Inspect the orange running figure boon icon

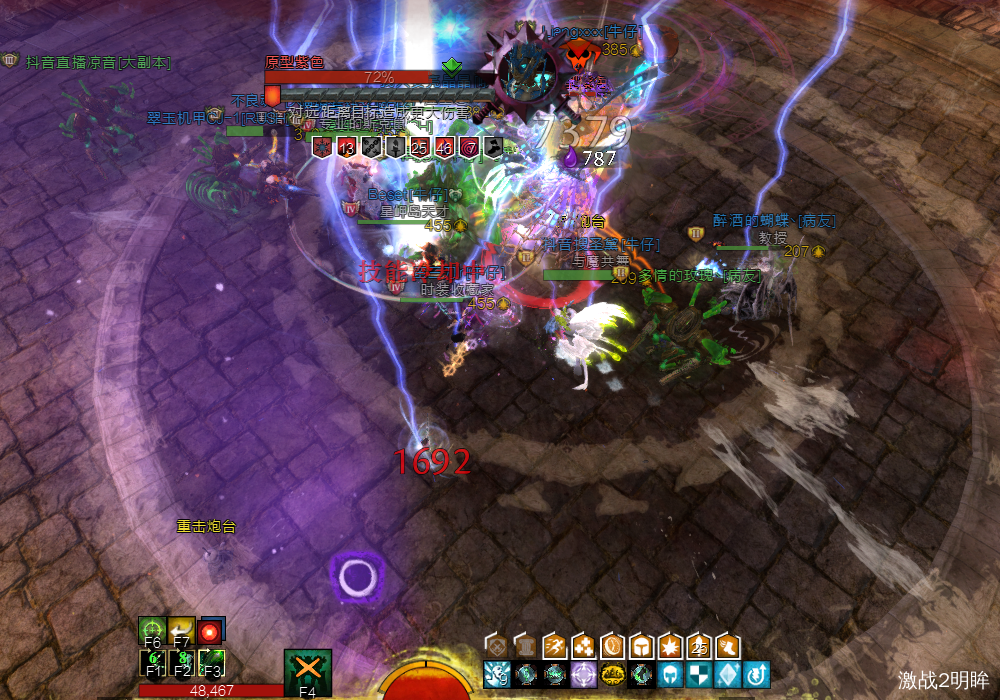(x=555, y=646)
